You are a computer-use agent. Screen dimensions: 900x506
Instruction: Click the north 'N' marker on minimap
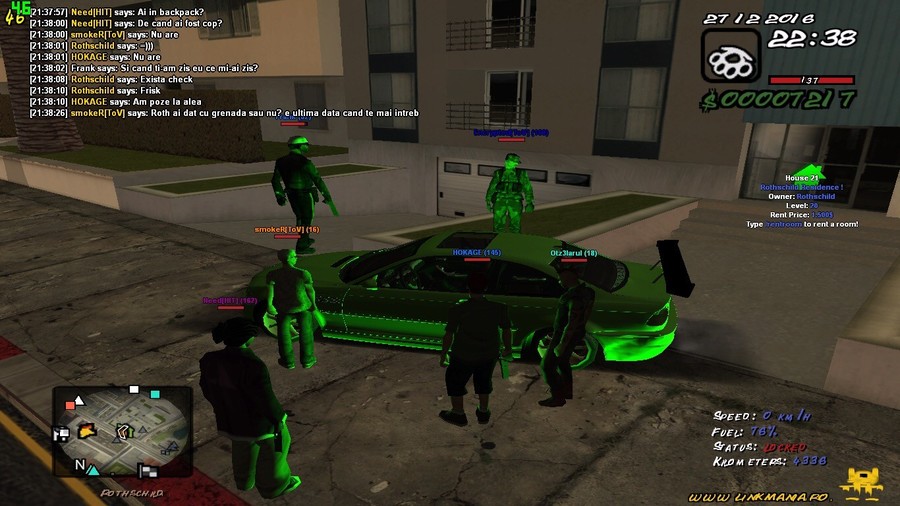pos(79,465)
